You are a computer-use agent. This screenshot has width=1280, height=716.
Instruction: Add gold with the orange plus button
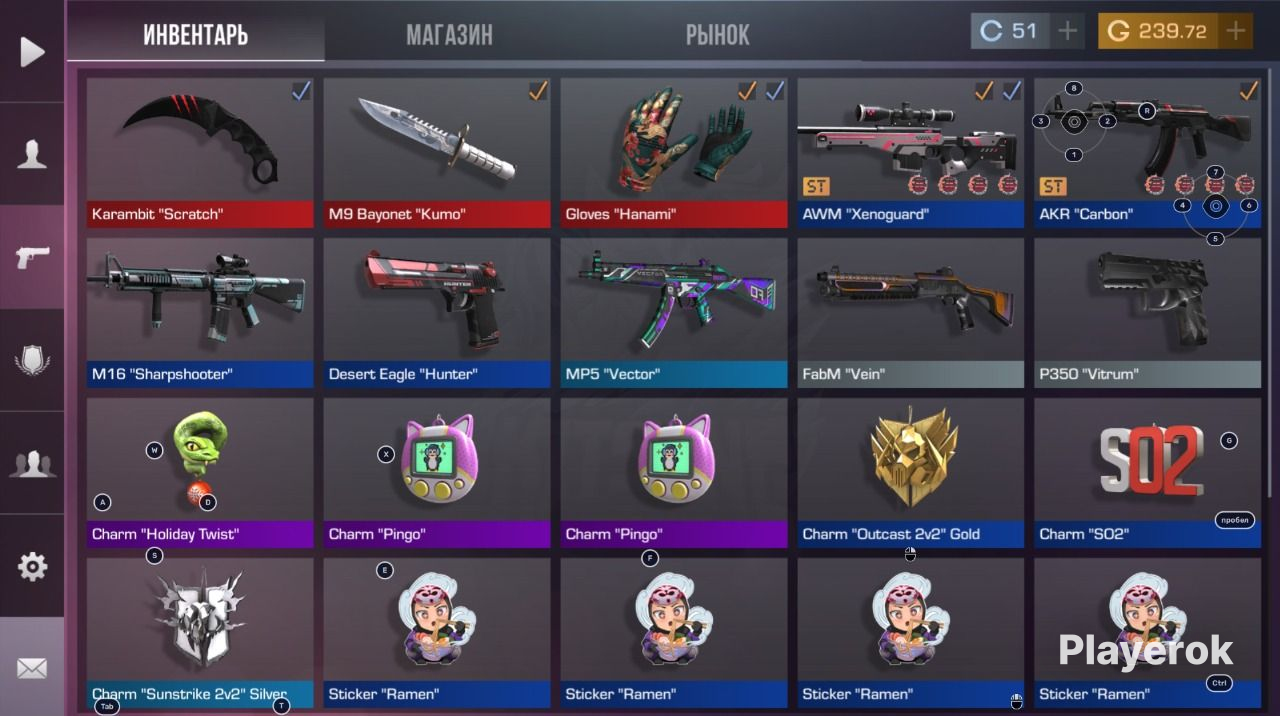pos(1236,31)
